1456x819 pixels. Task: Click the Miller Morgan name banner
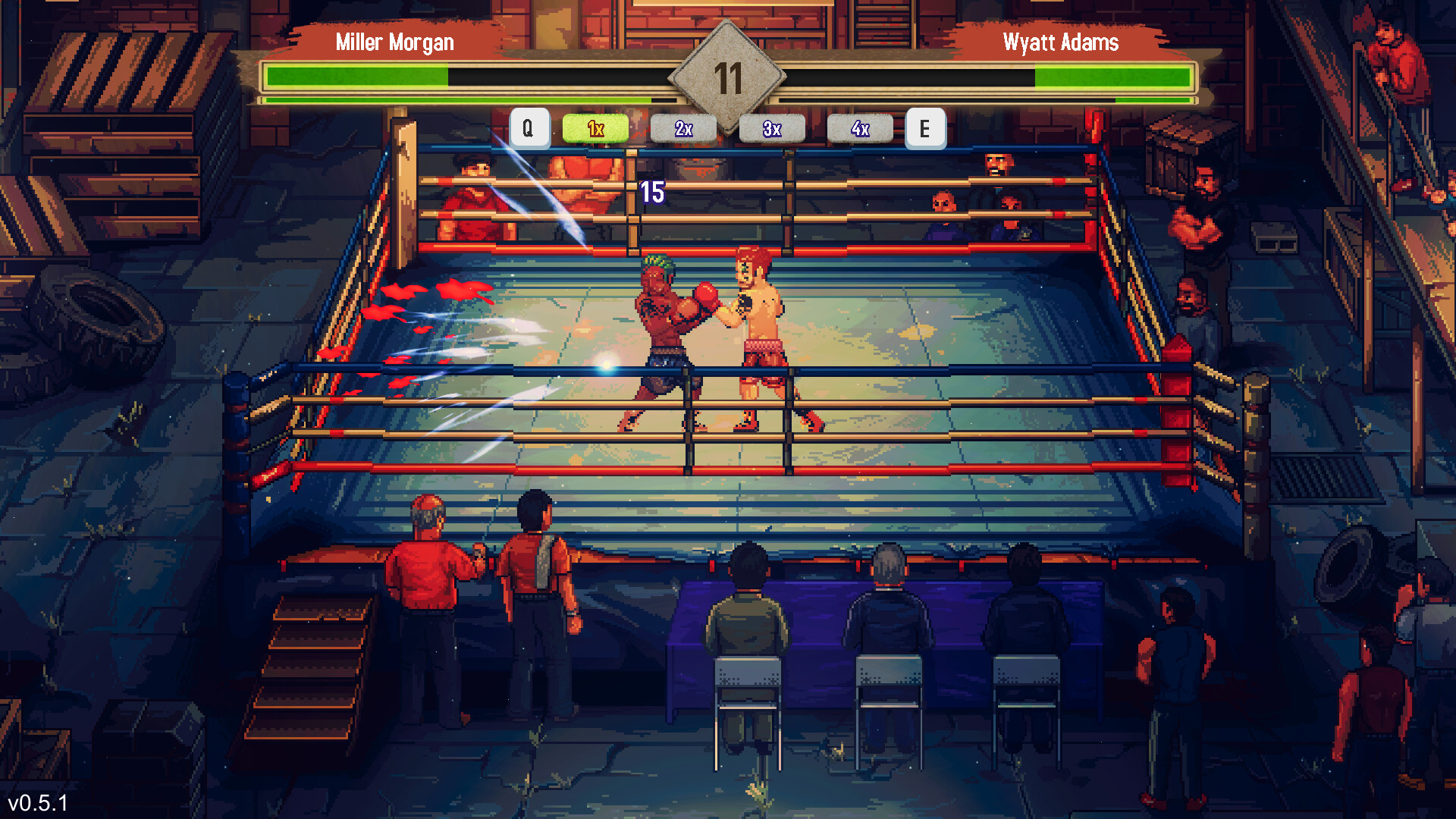pyautogui.click(x=394, y=42)
